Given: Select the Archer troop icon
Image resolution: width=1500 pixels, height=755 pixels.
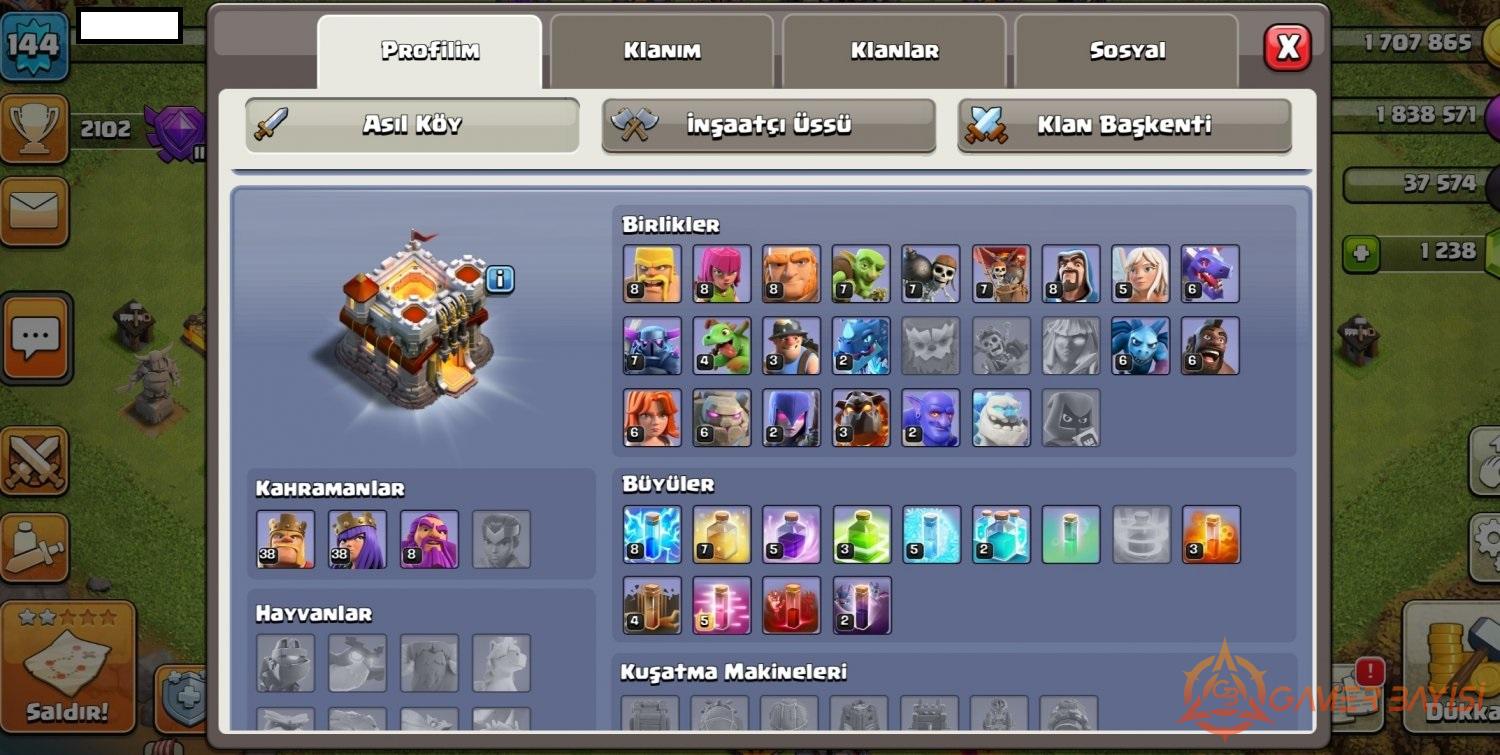Looking at the screenshot, I should tap(722, 273).
